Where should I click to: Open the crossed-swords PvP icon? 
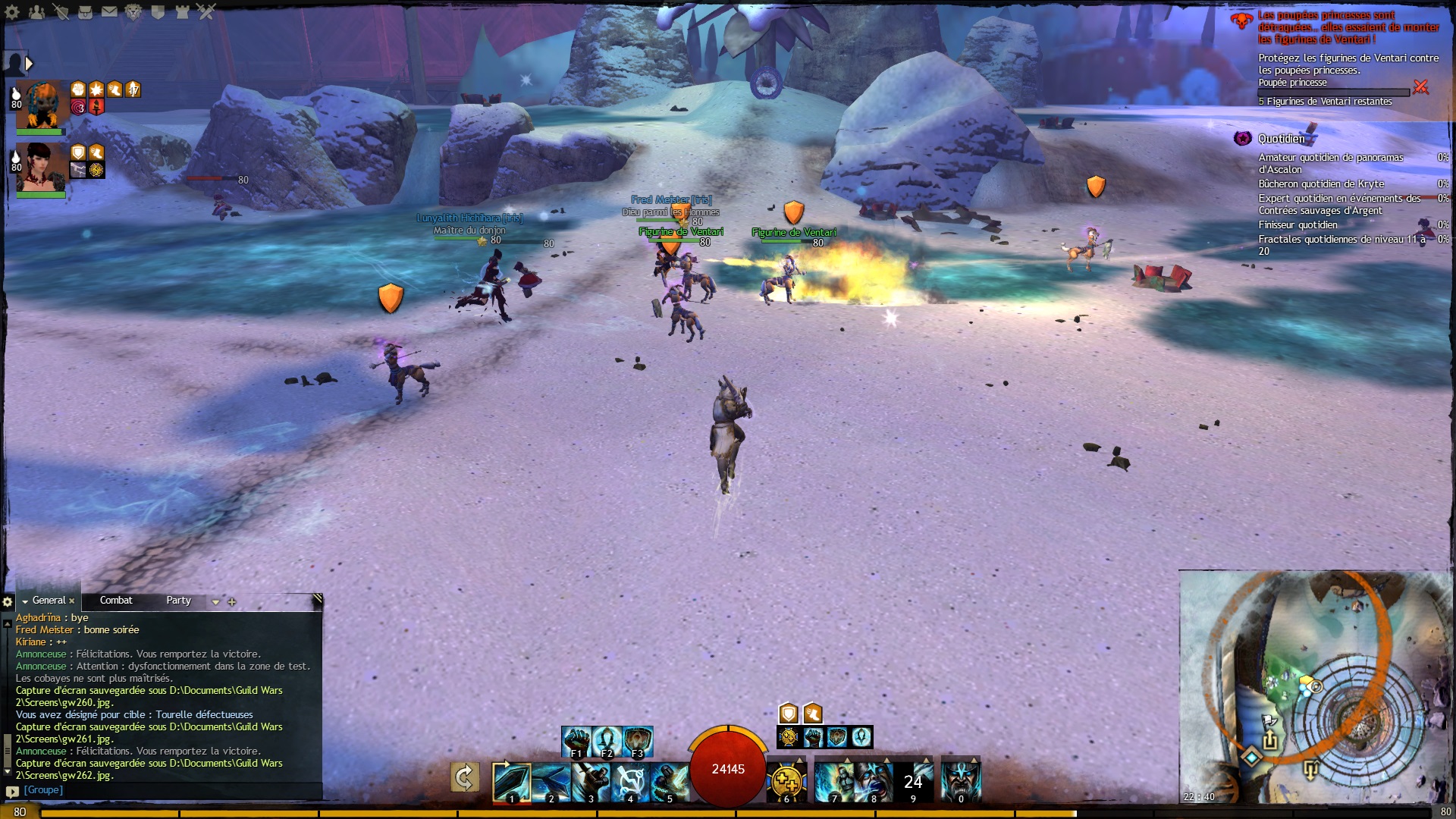(x=206, y=11)
